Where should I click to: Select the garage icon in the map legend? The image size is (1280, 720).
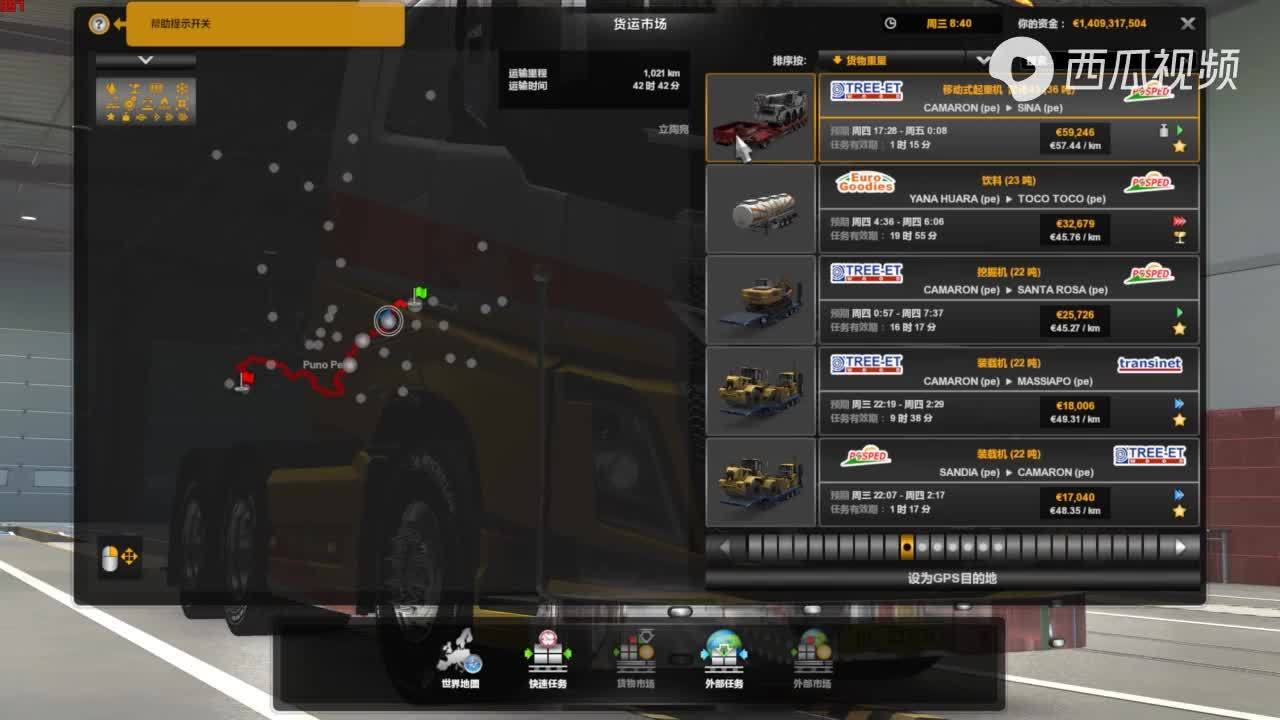click(x=158, y=88)
